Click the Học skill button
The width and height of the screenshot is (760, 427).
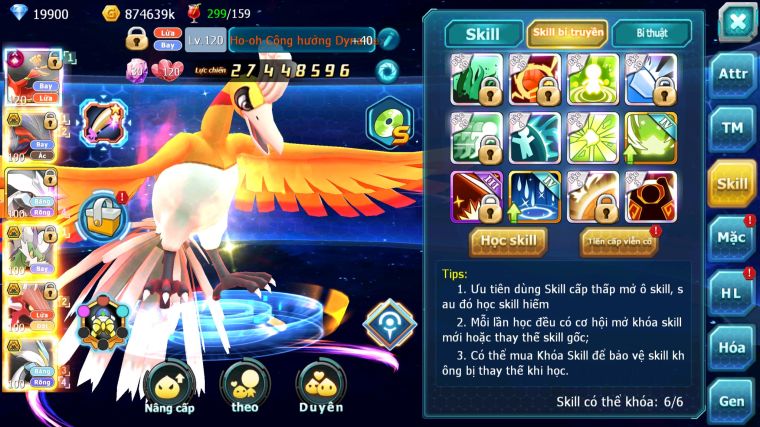point(510,241)
